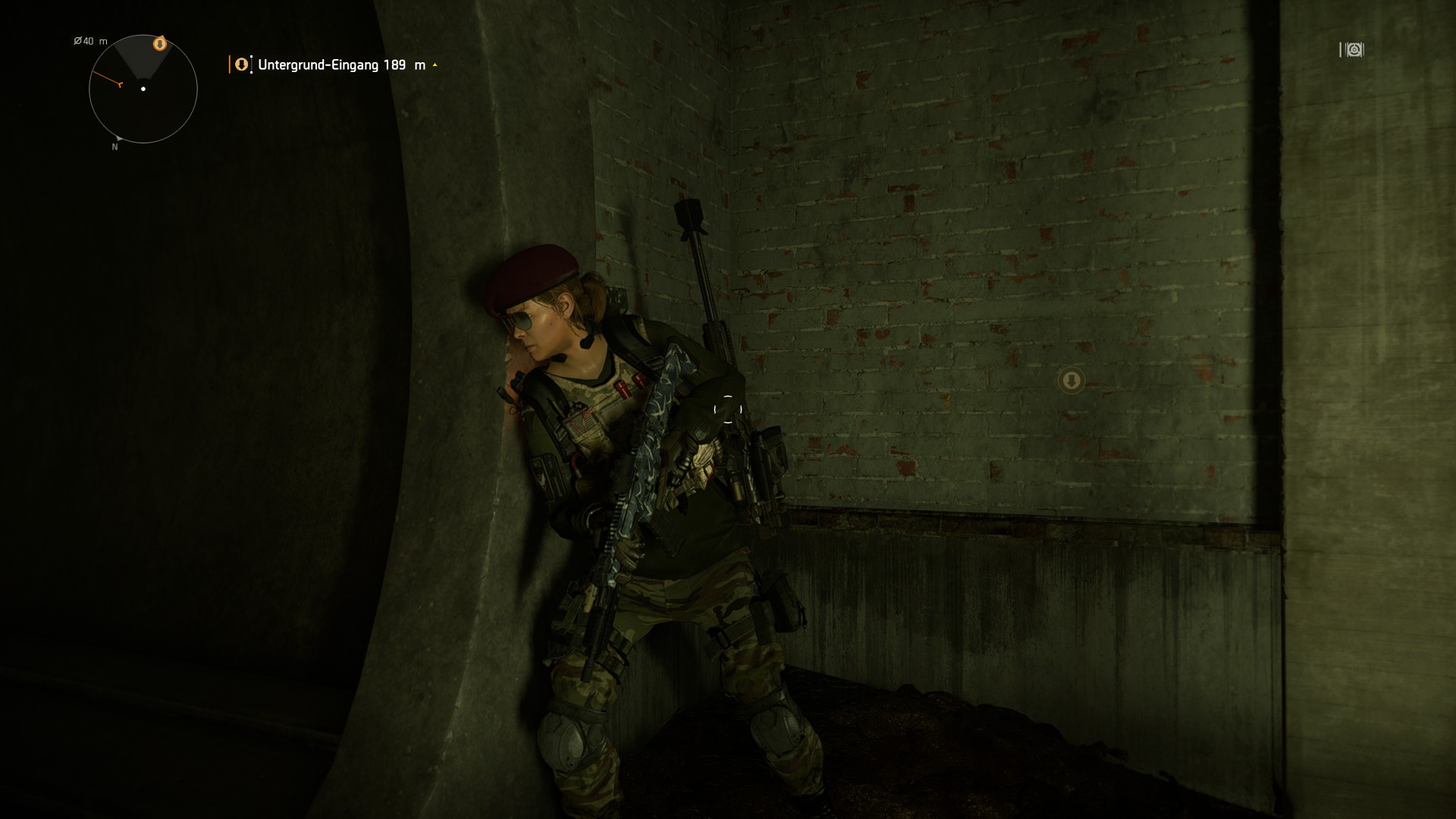
Task: Click the camera photo-mode icon top right
Action: (1354, 50)
